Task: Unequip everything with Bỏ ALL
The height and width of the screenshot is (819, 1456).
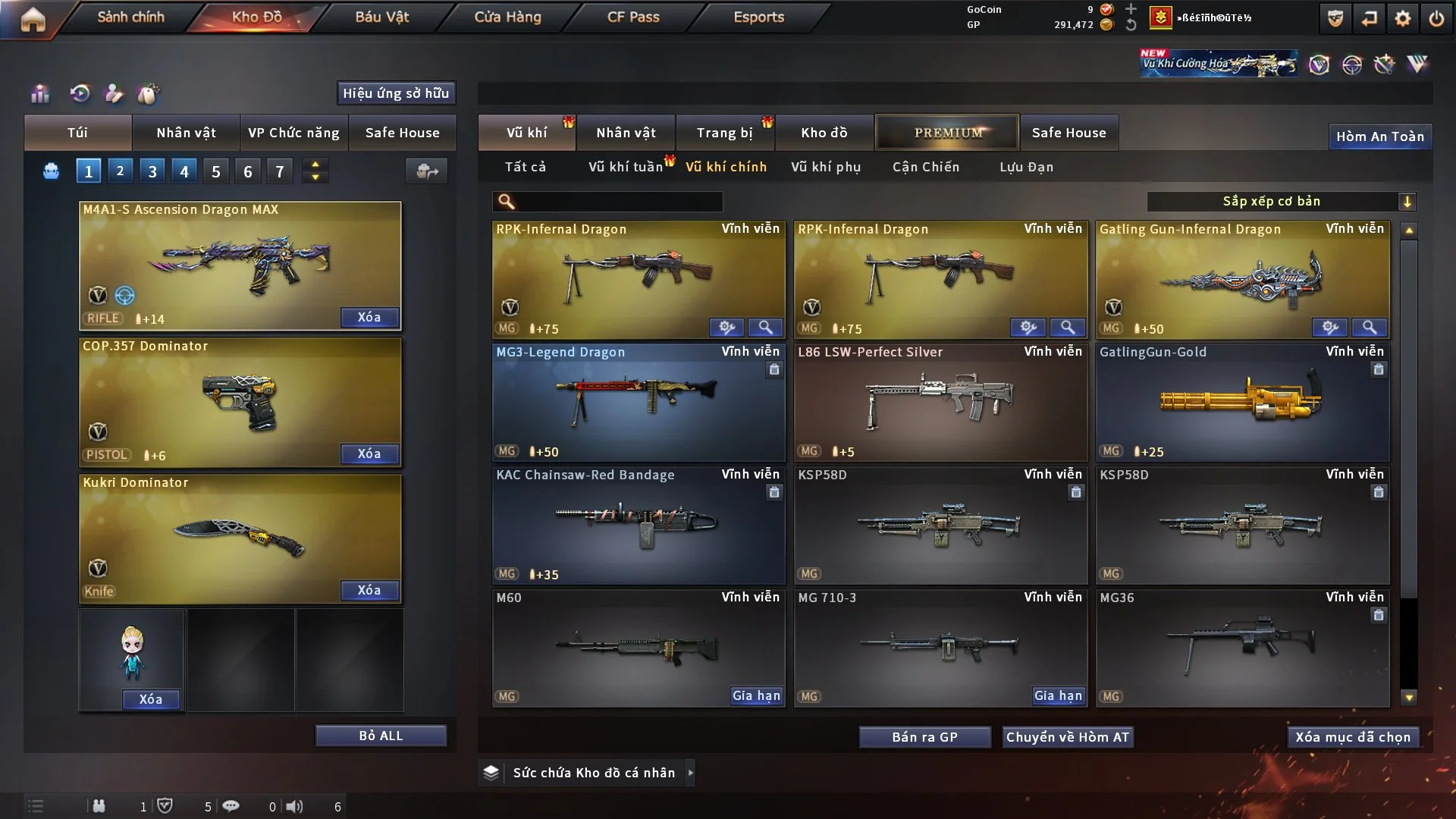Action: (381, 736)
